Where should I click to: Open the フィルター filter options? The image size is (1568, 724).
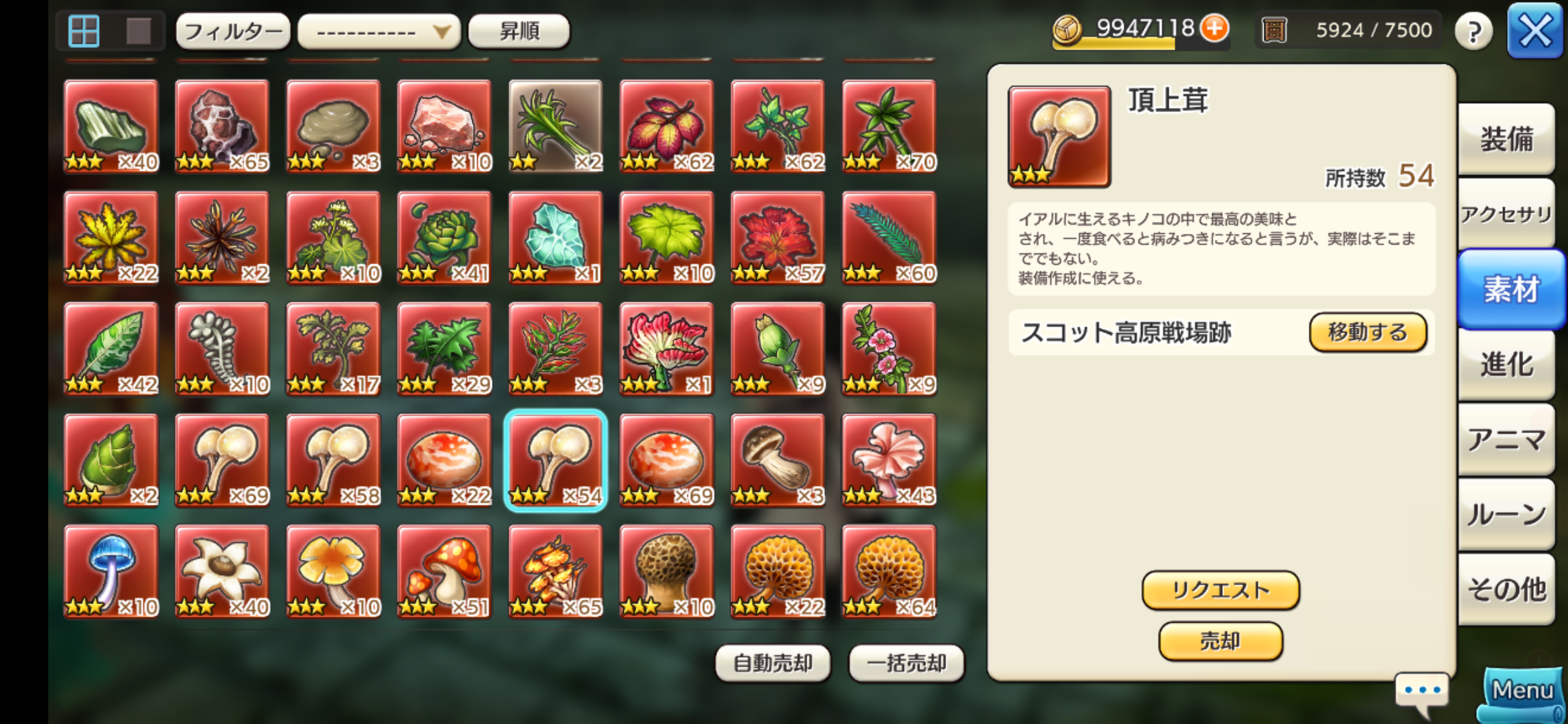(233, 31)
